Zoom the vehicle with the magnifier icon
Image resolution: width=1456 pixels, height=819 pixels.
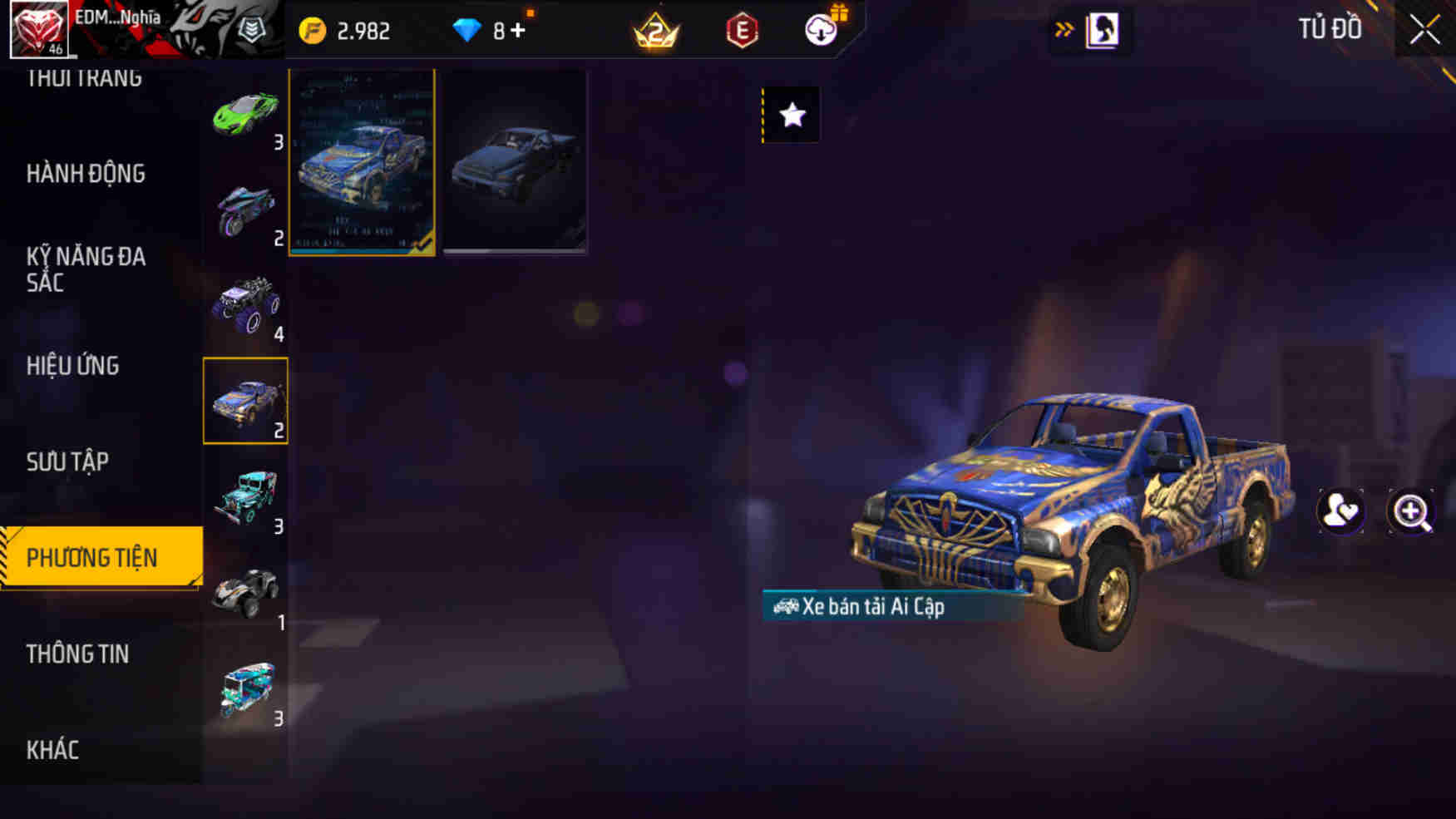pyautogui.click(x=1411, y=513)
